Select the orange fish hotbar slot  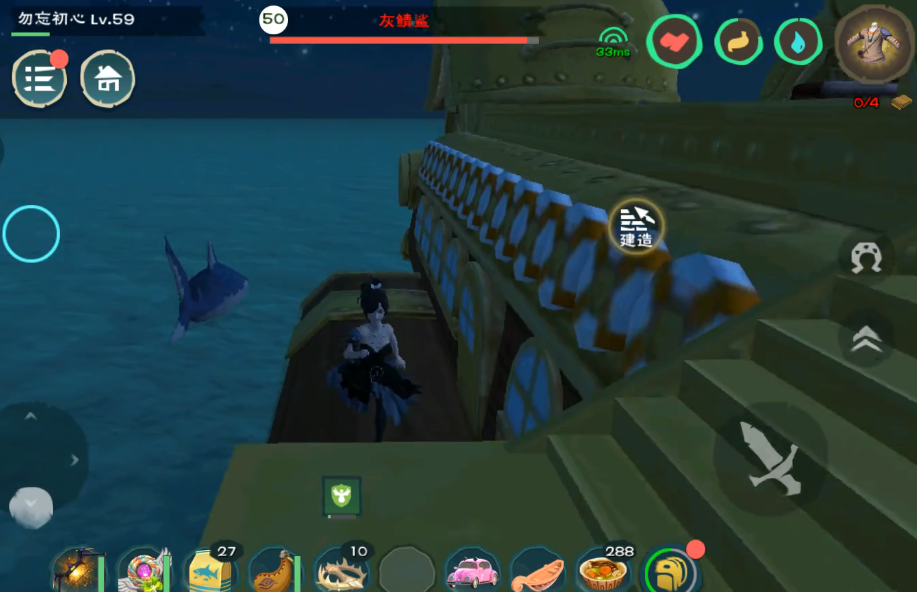pyautogui.click(x=537, y=571)
